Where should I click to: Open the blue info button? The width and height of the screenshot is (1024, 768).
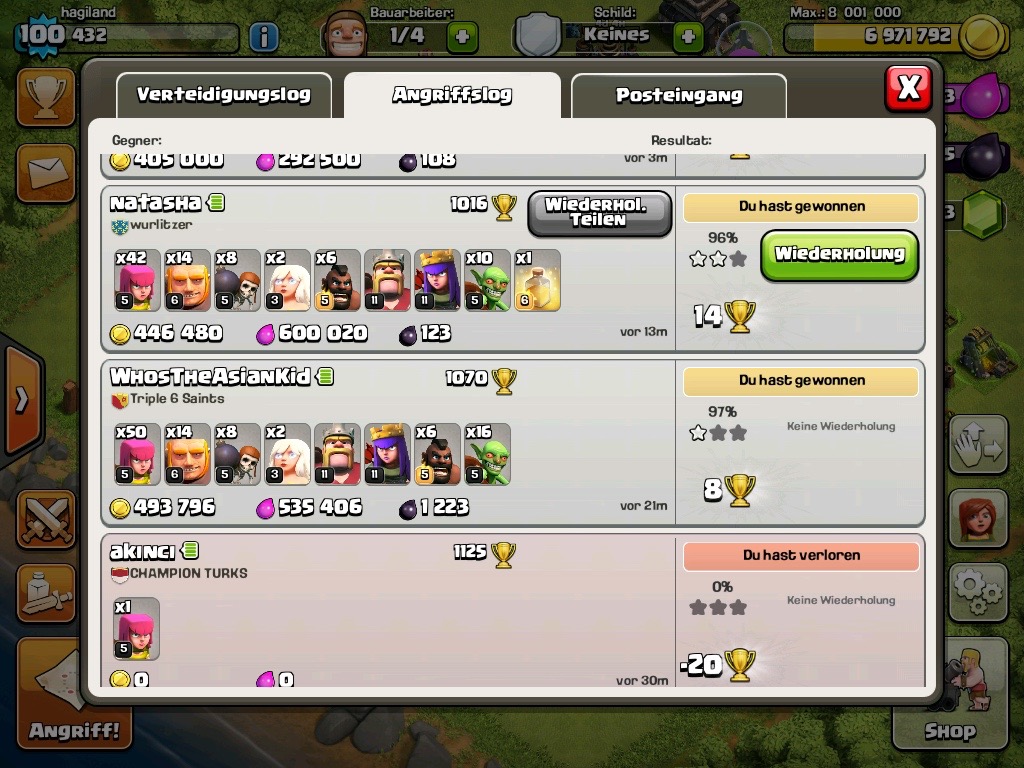coord(263,37)
